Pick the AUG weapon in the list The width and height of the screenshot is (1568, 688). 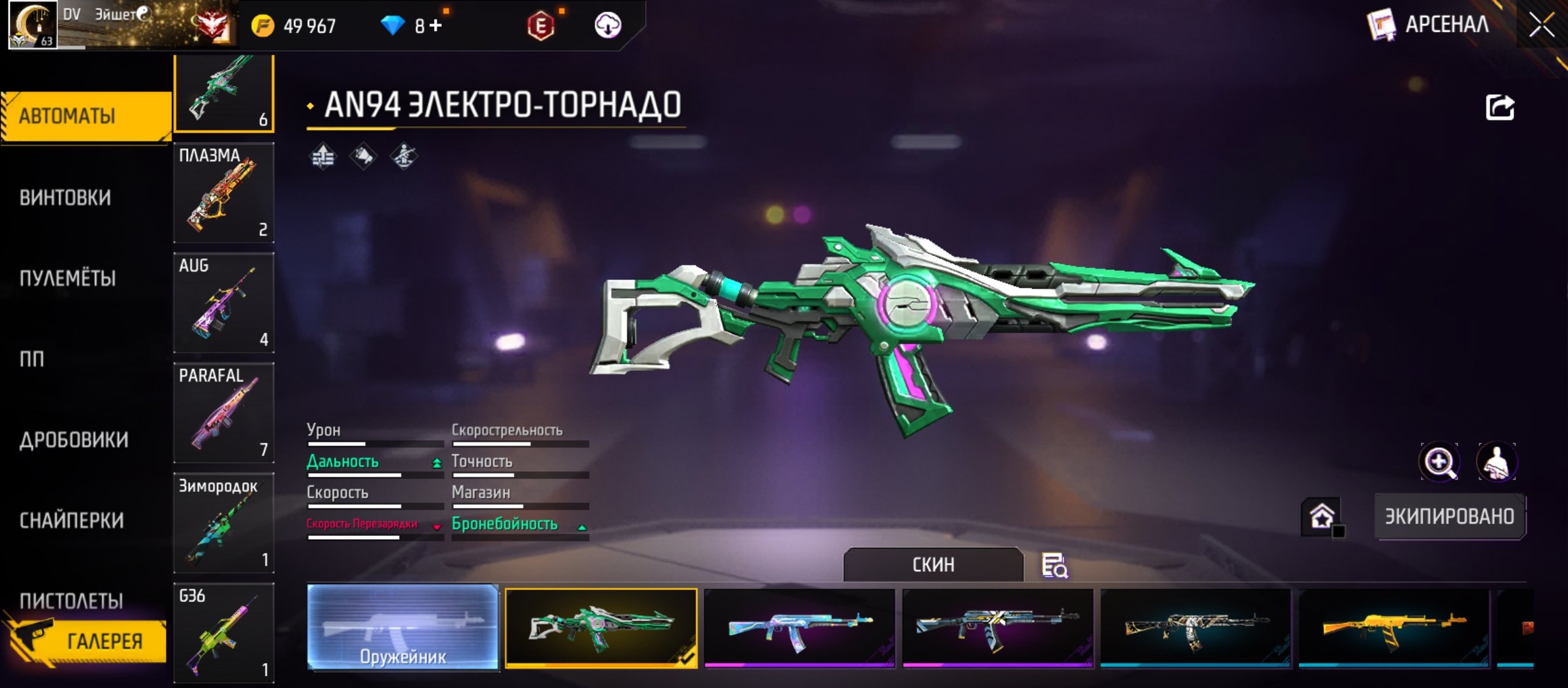tap(224, 303)
